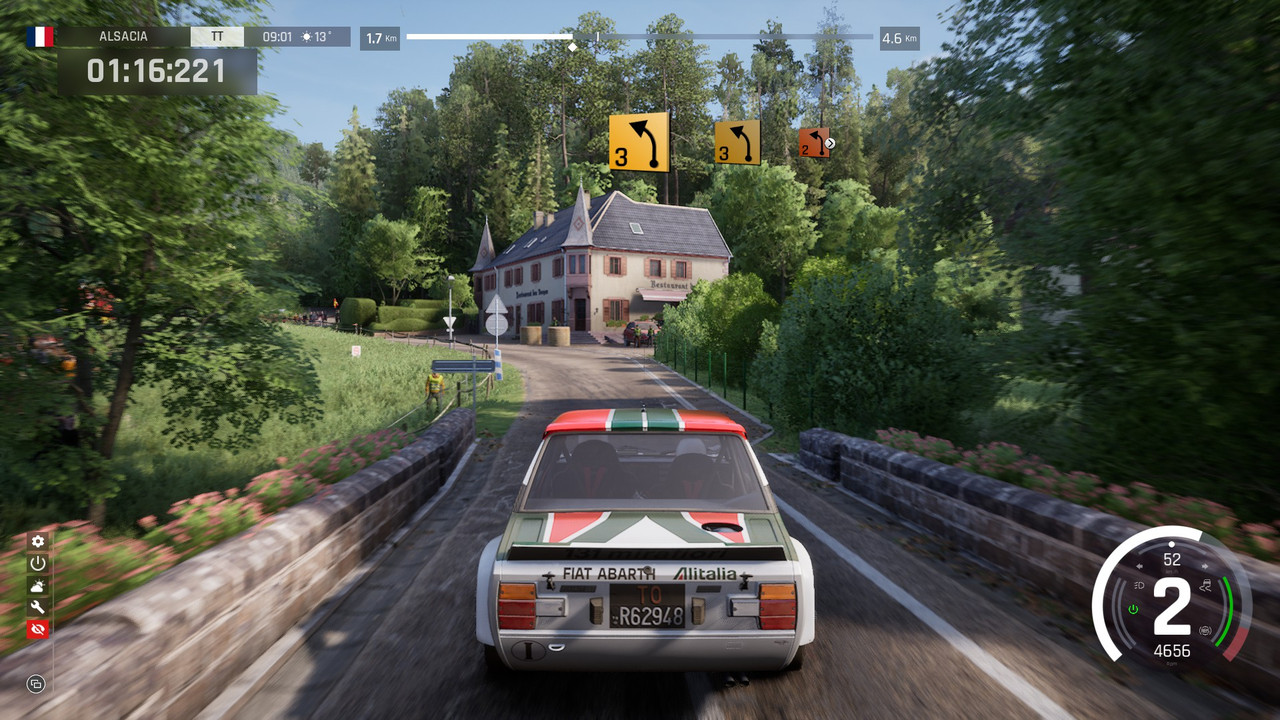Click the power symbol icon

point(38,563)
